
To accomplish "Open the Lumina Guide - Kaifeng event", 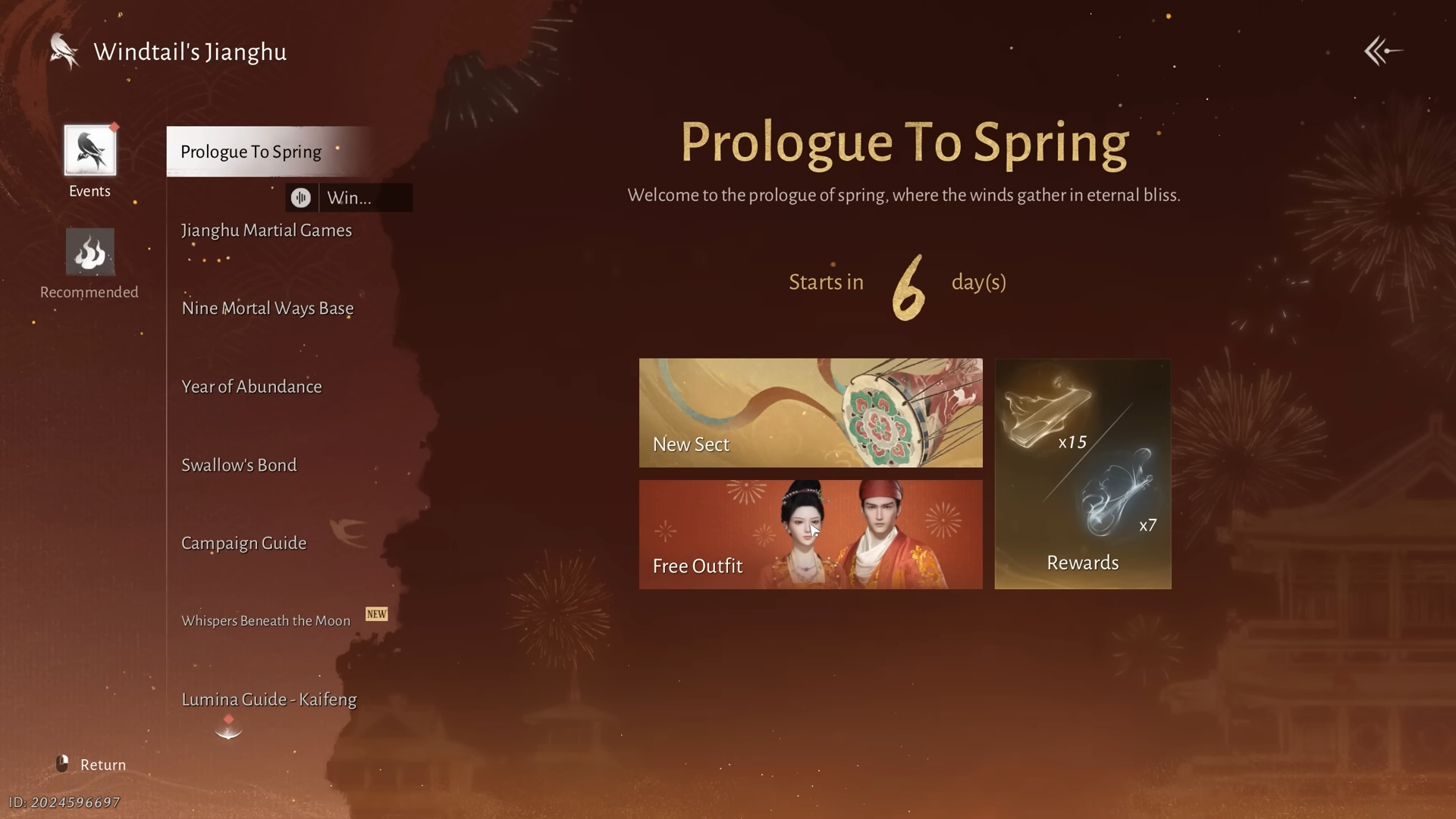I will click(268, 699).
